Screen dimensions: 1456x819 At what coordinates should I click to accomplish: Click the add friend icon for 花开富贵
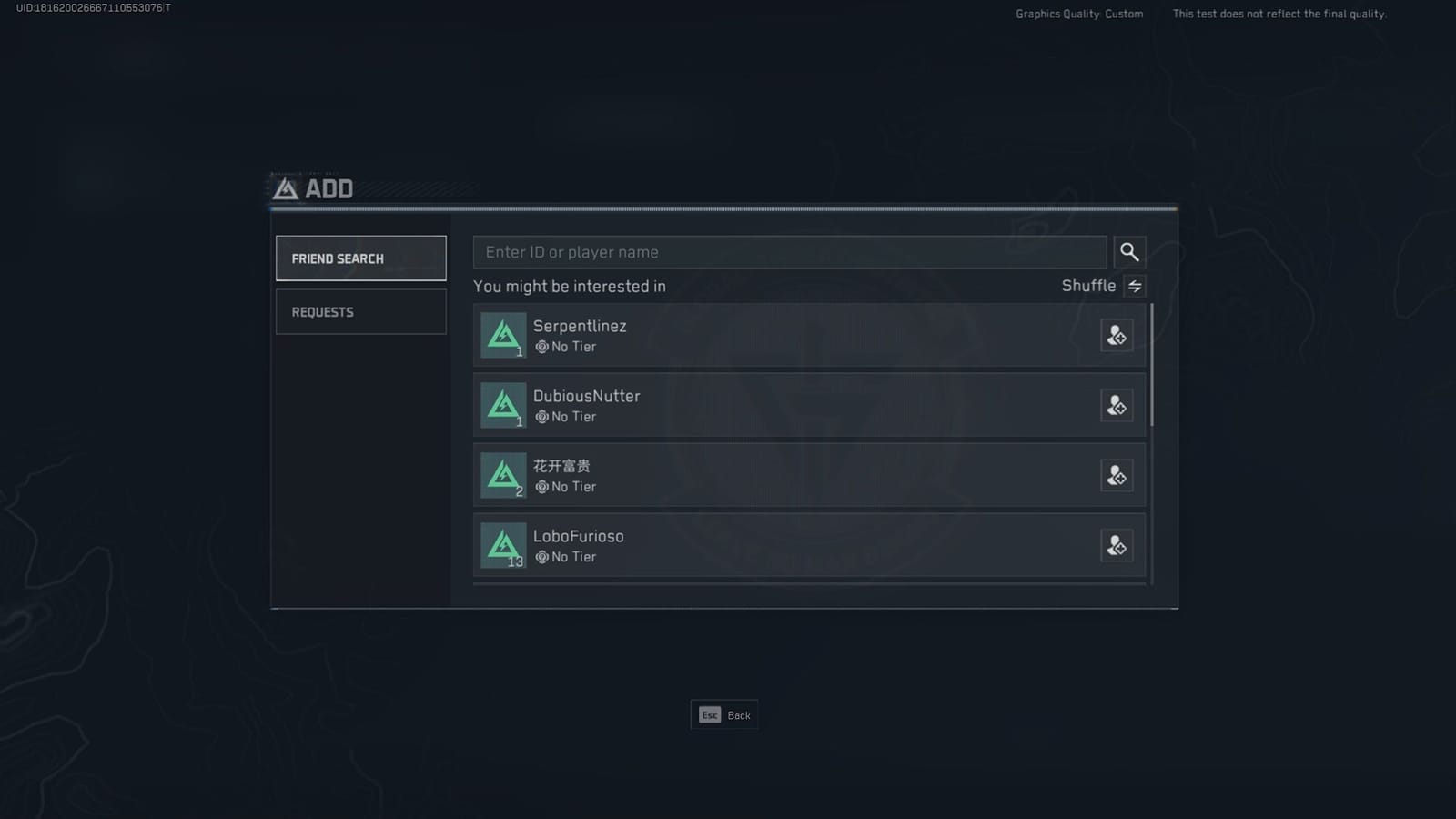tap(1117, 475)
